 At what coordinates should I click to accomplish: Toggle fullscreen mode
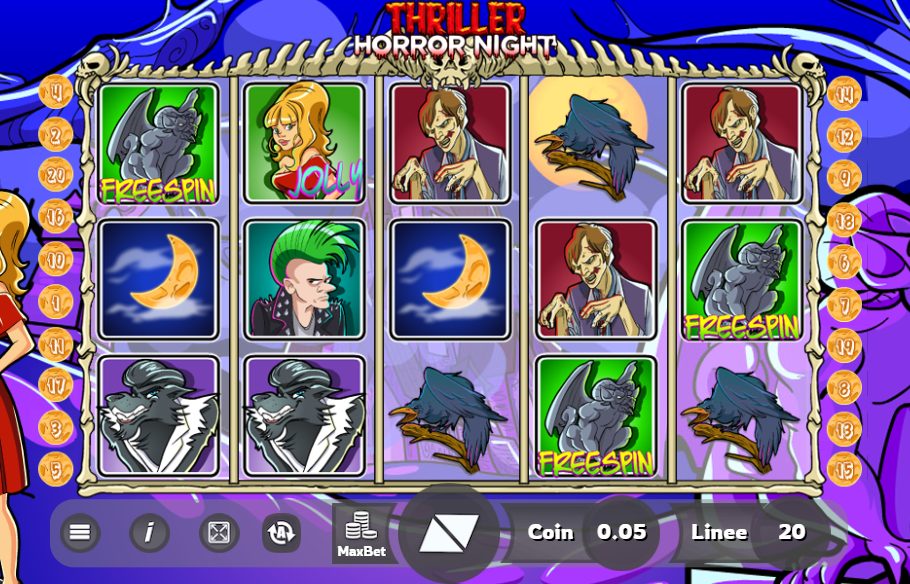tap(218, 532)
